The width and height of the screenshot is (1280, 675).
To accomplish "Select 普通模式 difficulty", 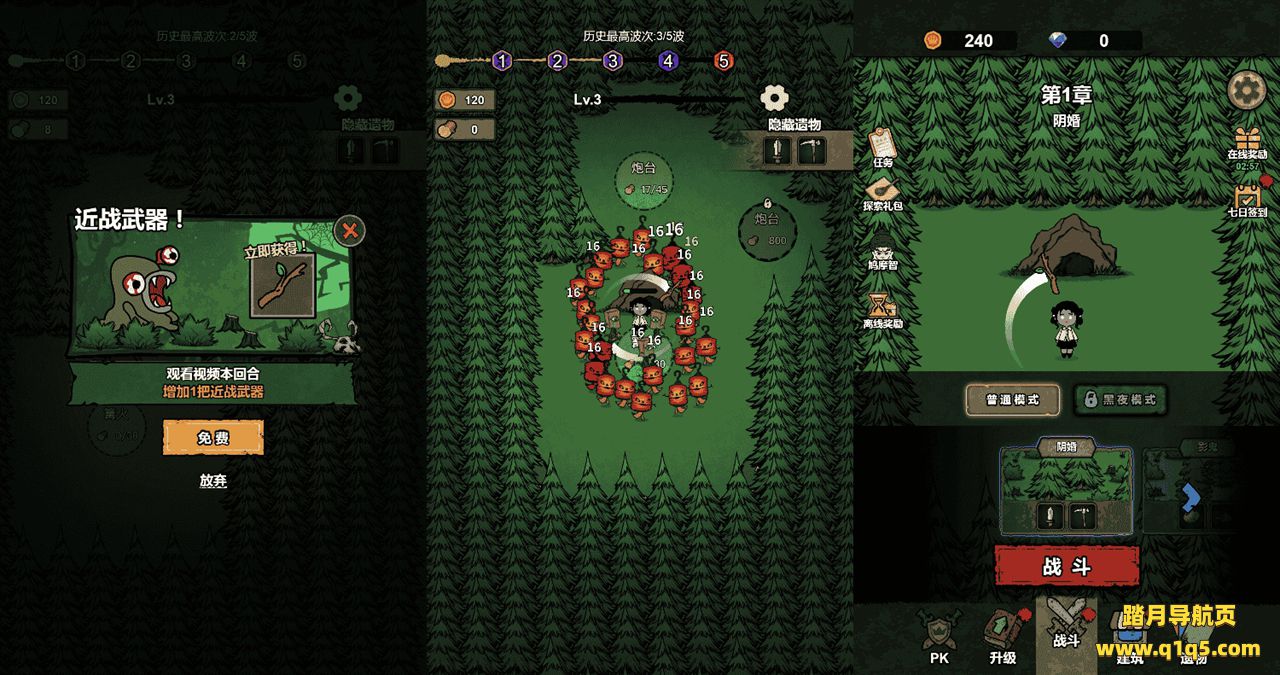I will 1012,400.
